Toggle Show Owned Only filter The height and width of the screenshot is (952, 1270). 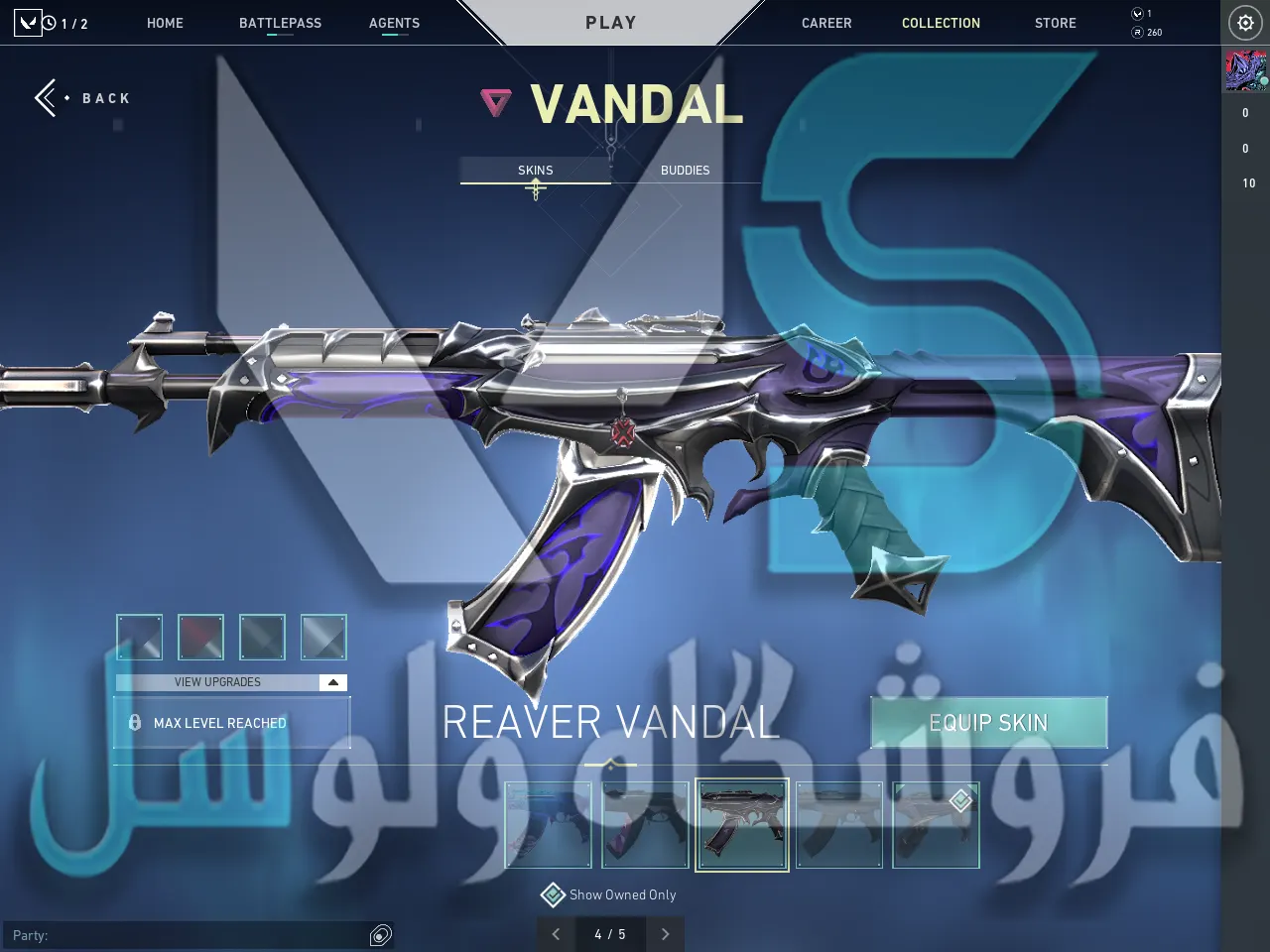pyautogui.click(x=553, y=895)
